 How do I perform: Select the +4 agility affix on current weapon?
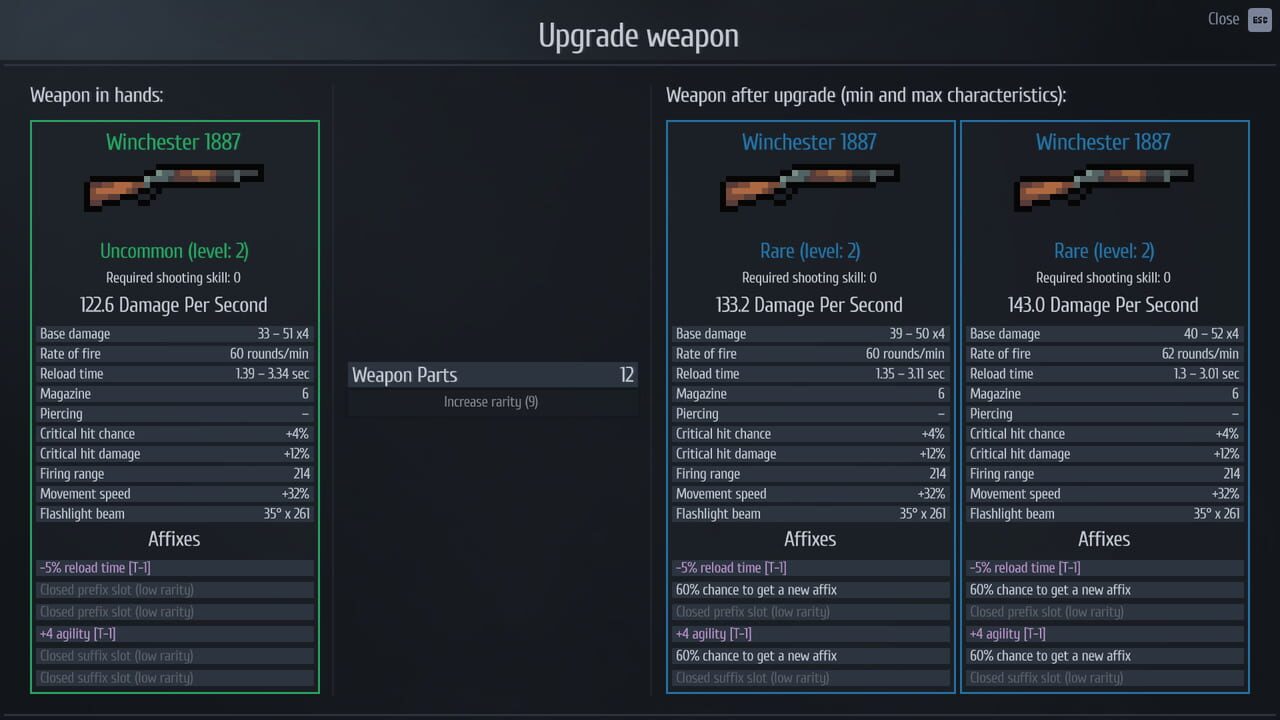174,633
